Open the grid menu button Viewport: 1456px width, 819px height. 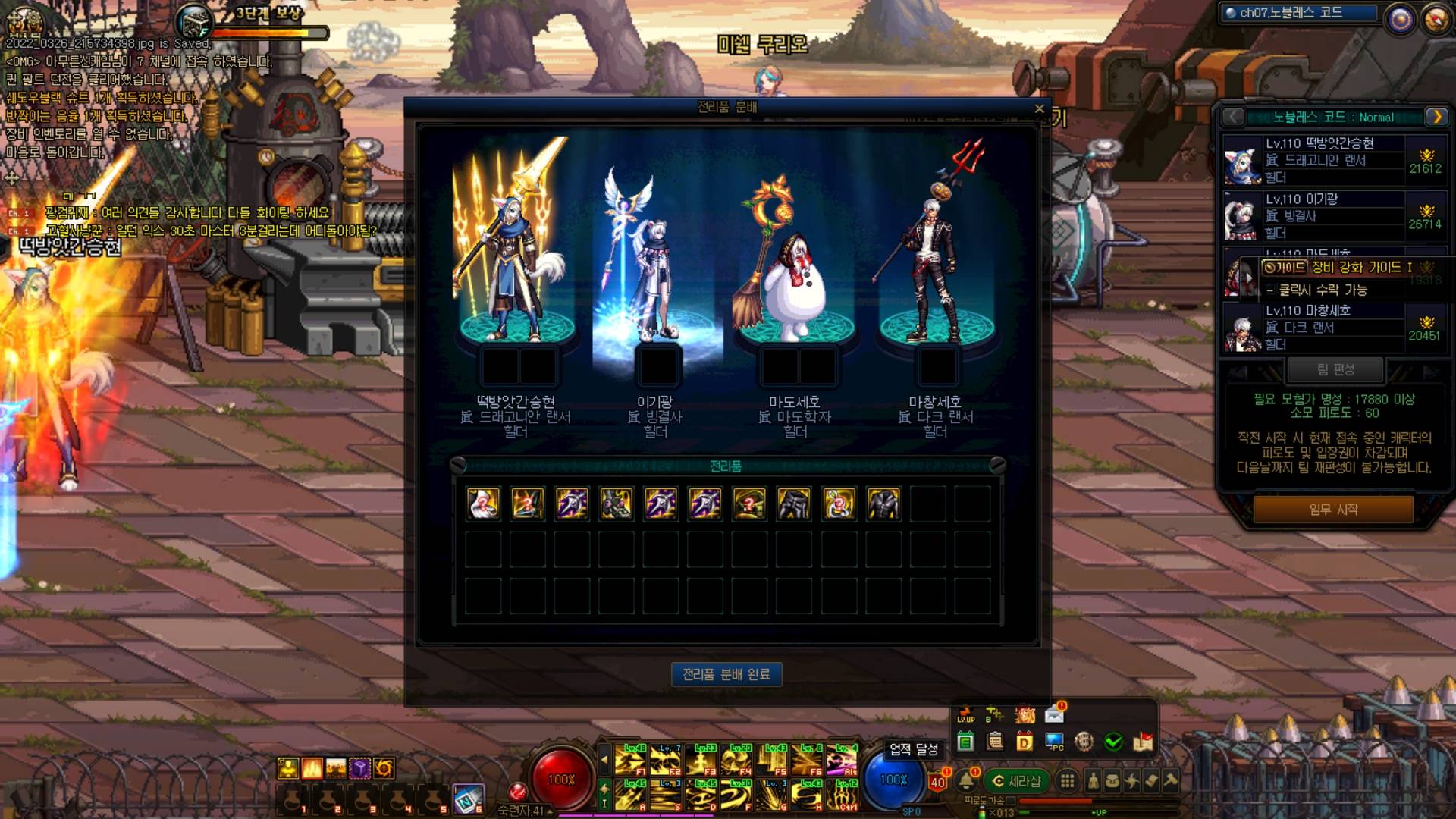(1067, 781)
